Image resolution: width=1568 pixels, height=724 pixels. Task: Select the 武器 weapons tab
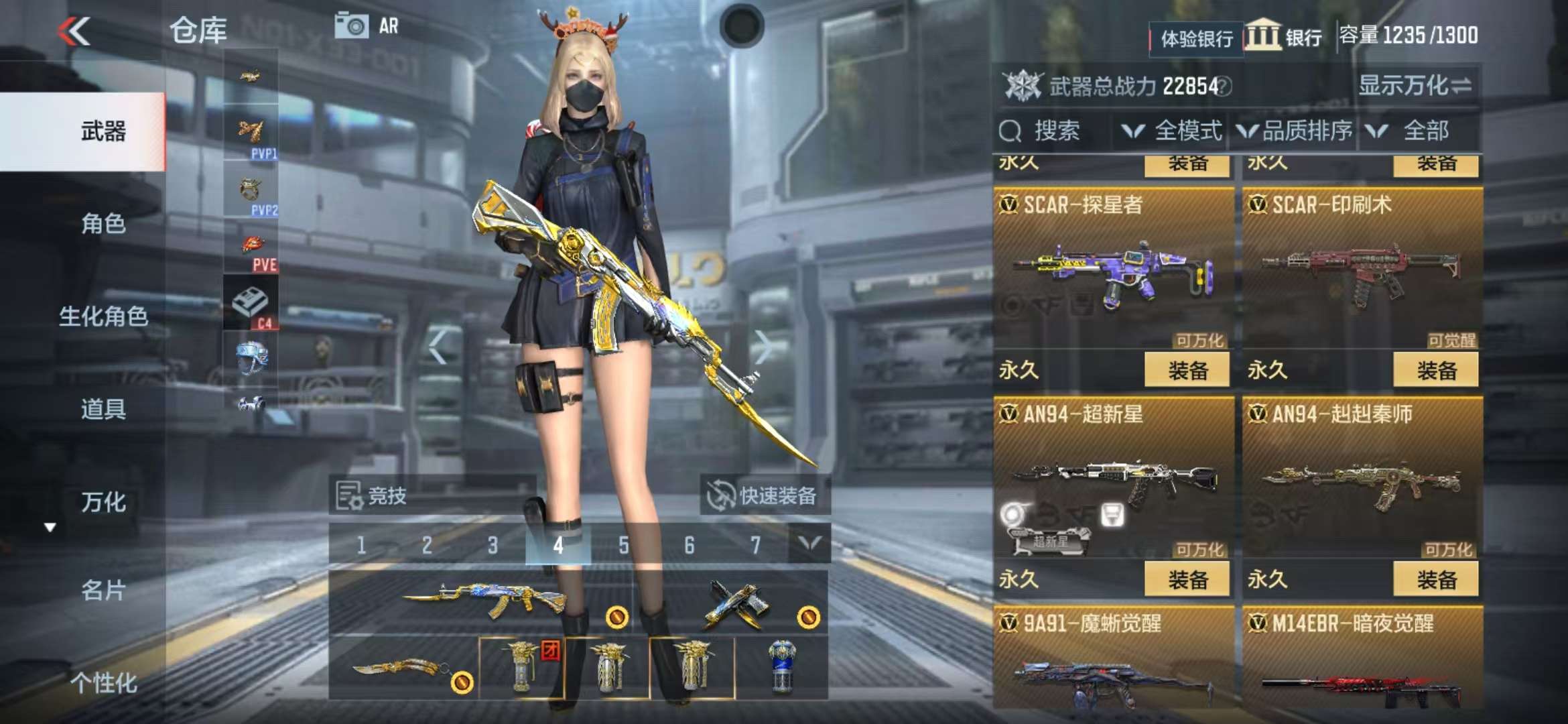point(103,131)
